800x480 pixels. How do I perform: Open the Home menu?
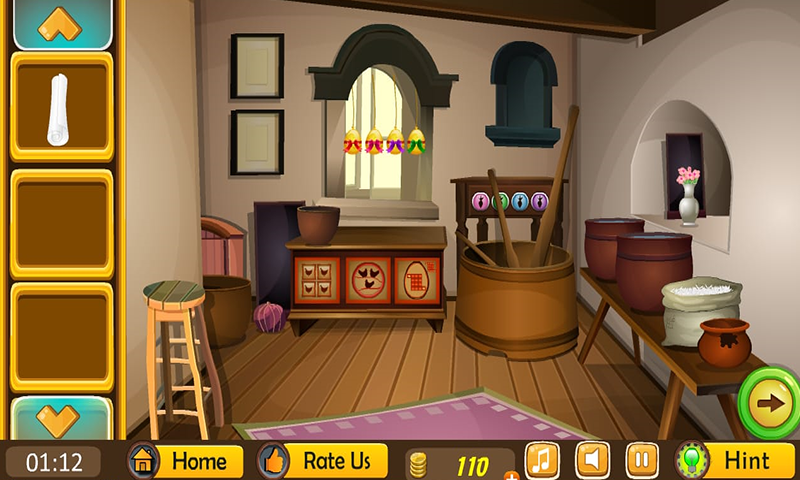187,461
